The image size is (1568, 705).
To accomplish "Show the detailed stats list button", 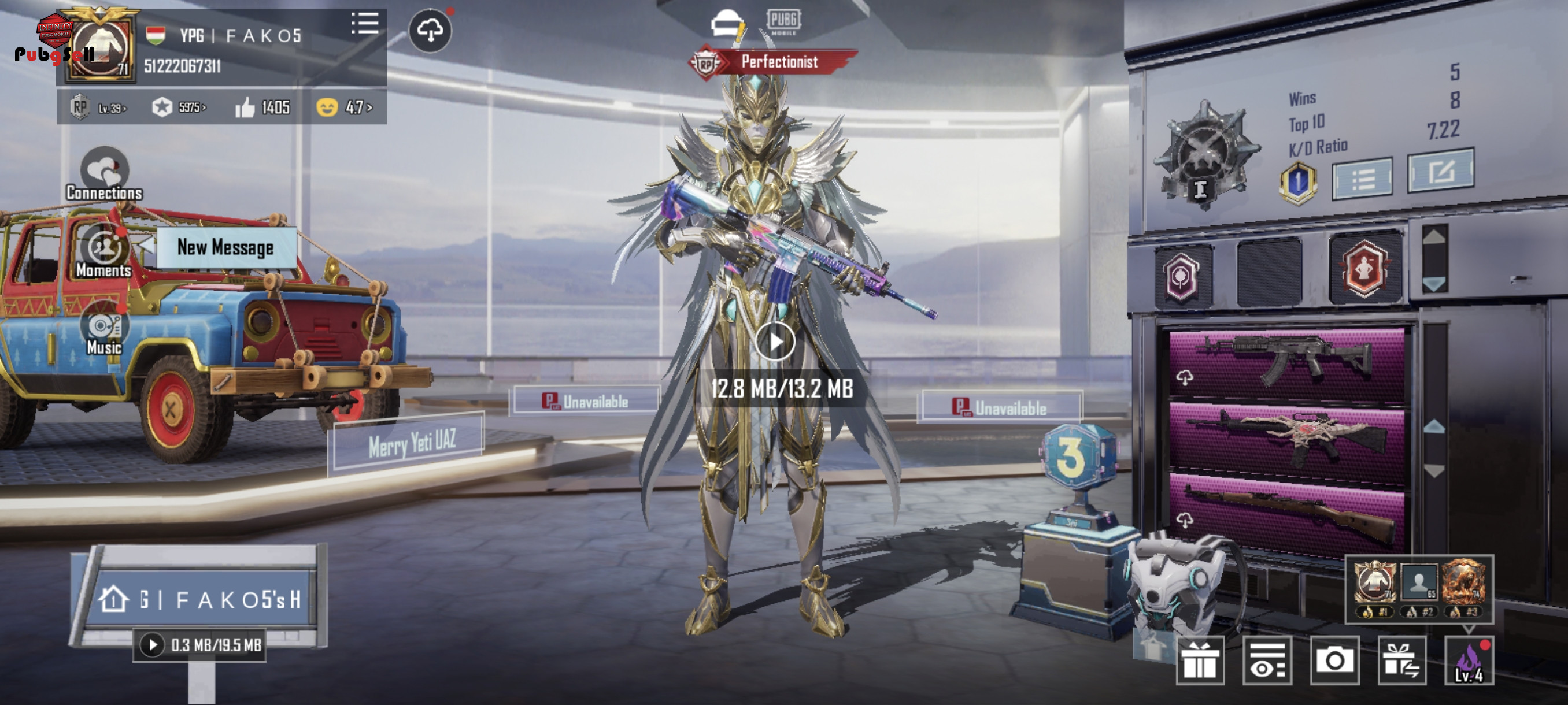I will click(1362, 179).
